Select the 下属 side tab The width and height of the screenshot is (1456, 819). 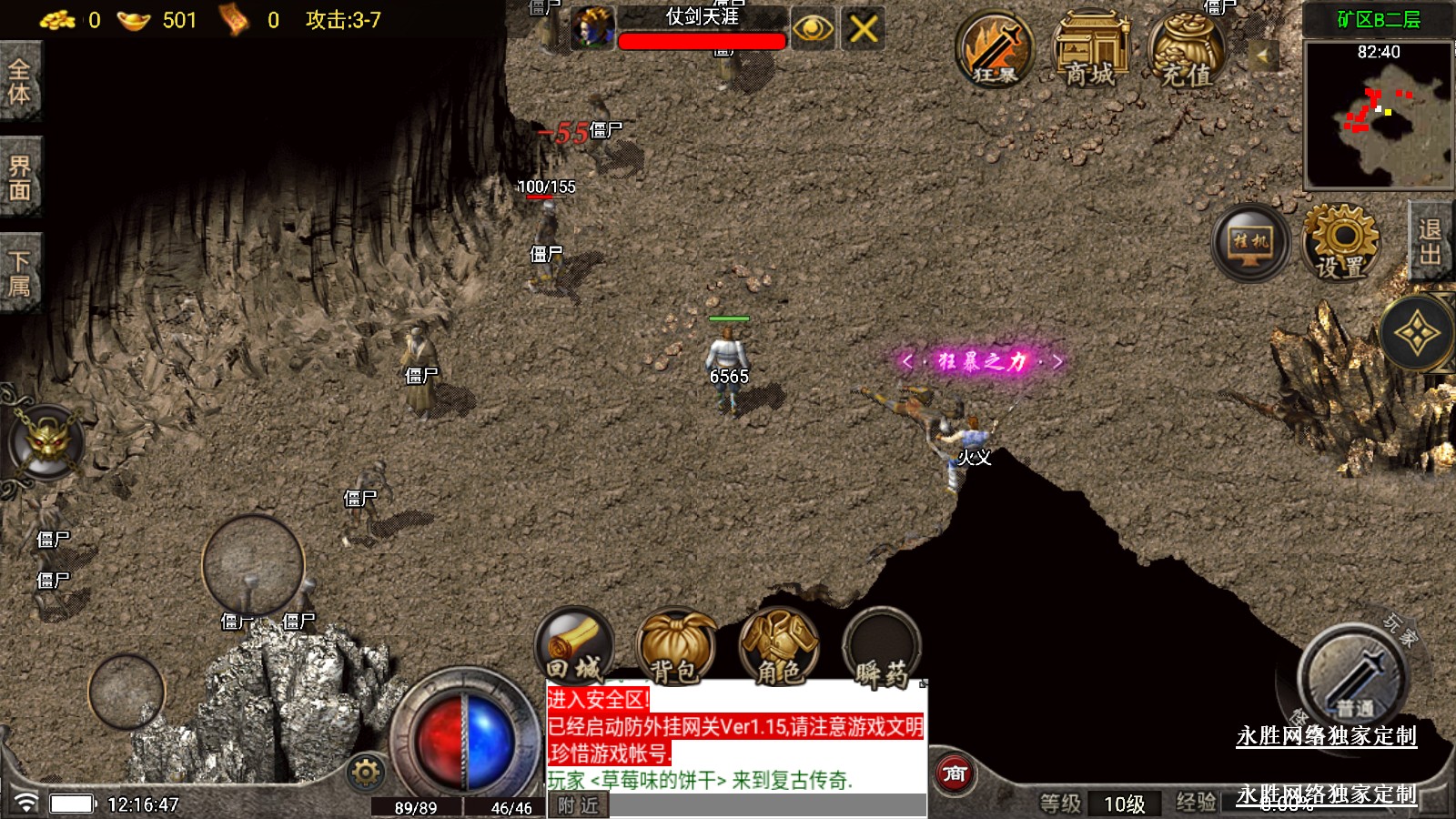pyautogui.click(x=19, y=274)
